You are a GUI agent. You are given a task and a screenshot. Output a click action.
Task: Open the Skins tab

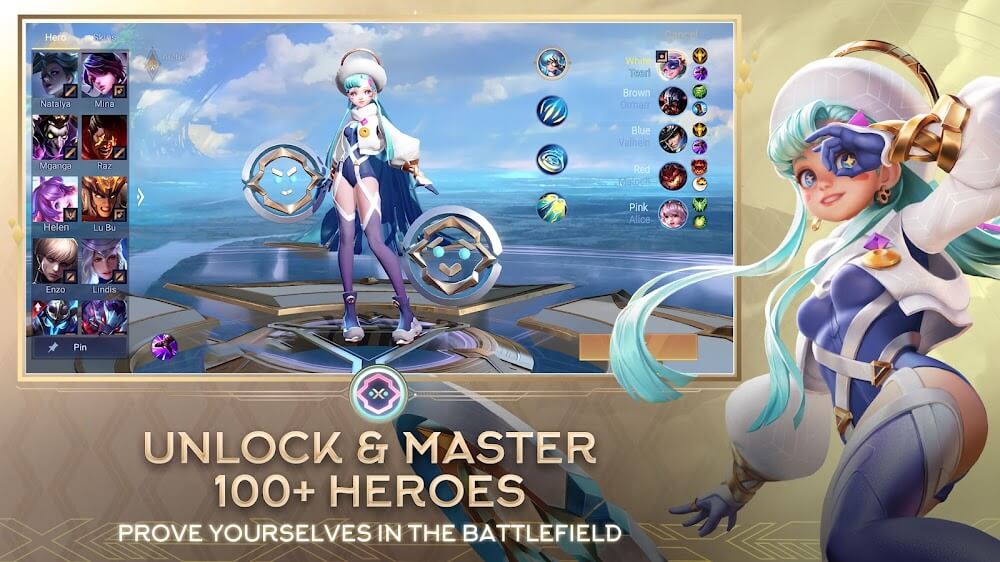(103, 38)
